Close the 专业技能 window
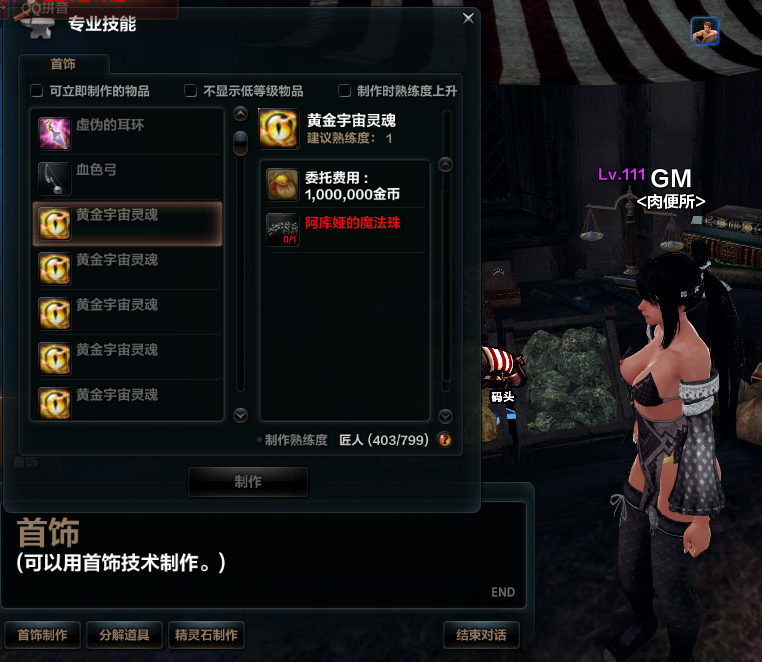 (x=468, y=18)
